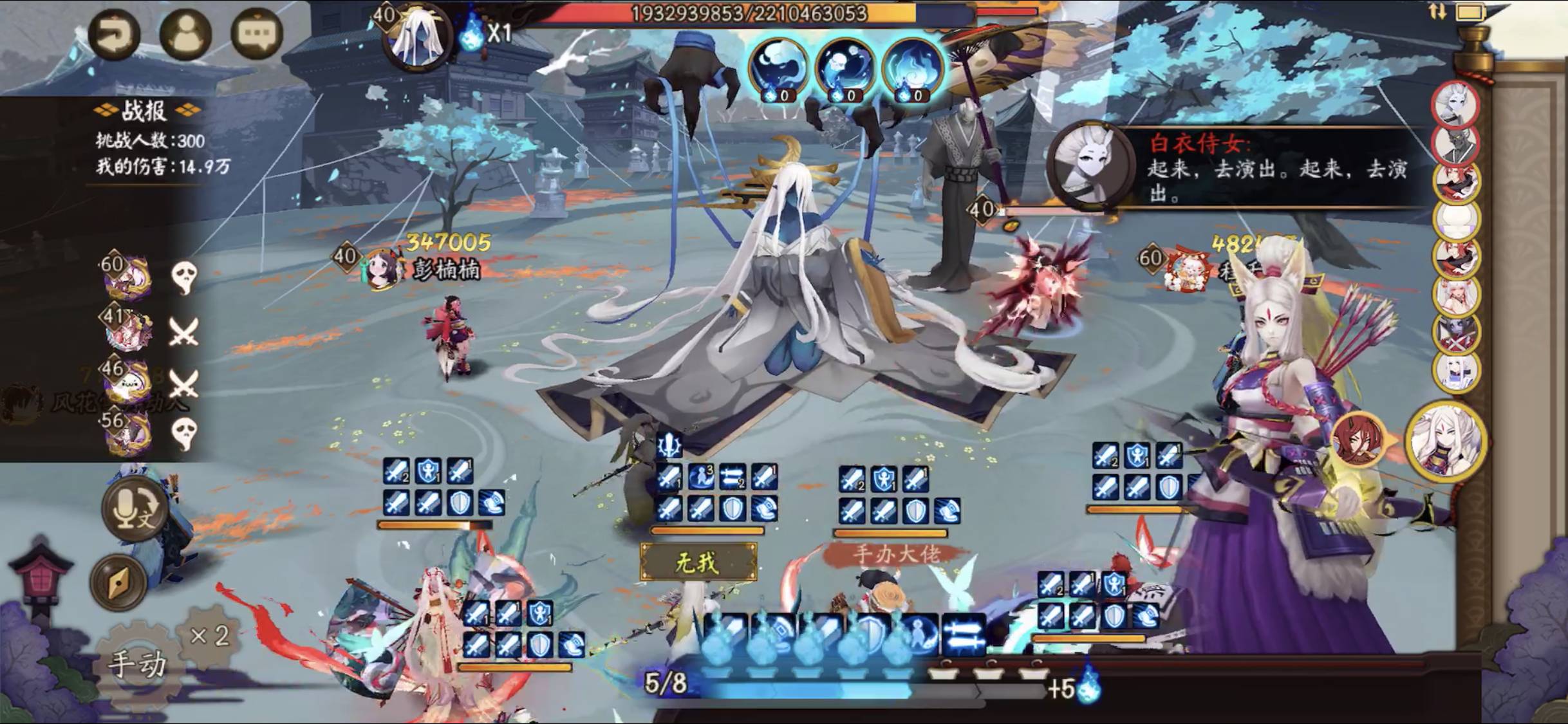
Task: Select the top turn-order fox mask portrait
Action: 1455,104
